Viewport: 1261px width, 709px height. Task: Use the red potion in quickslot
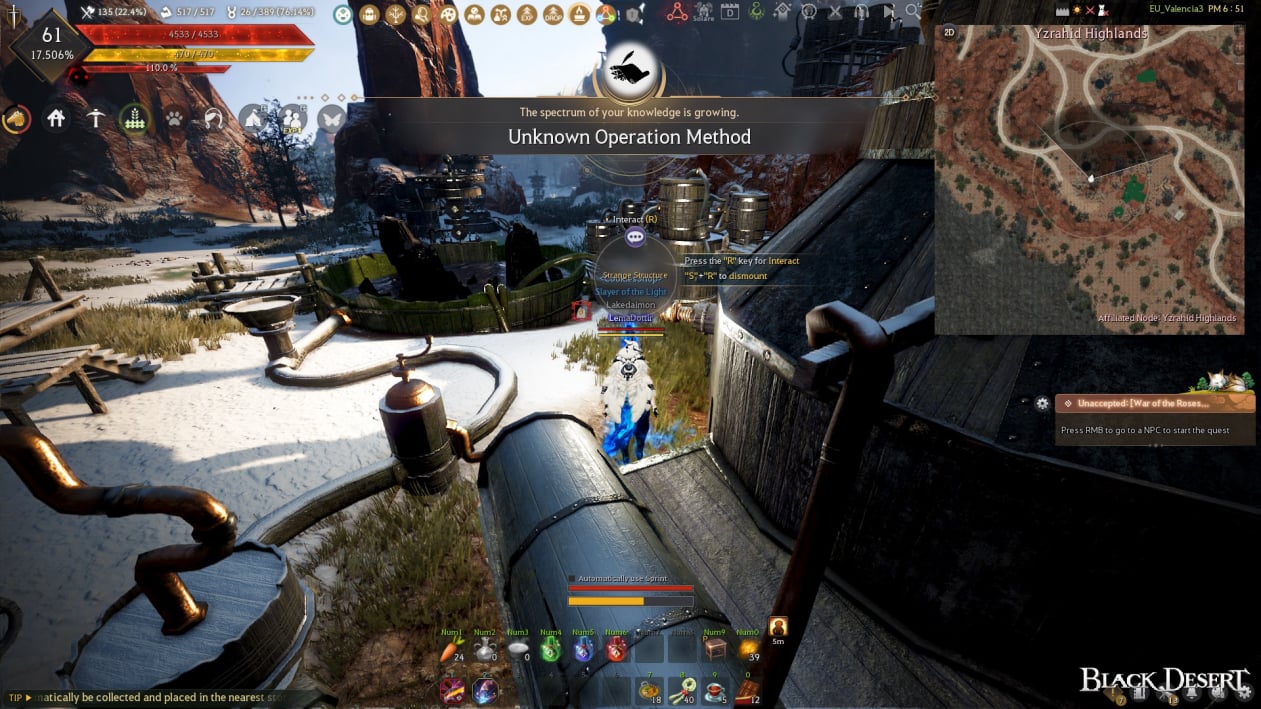616,650
